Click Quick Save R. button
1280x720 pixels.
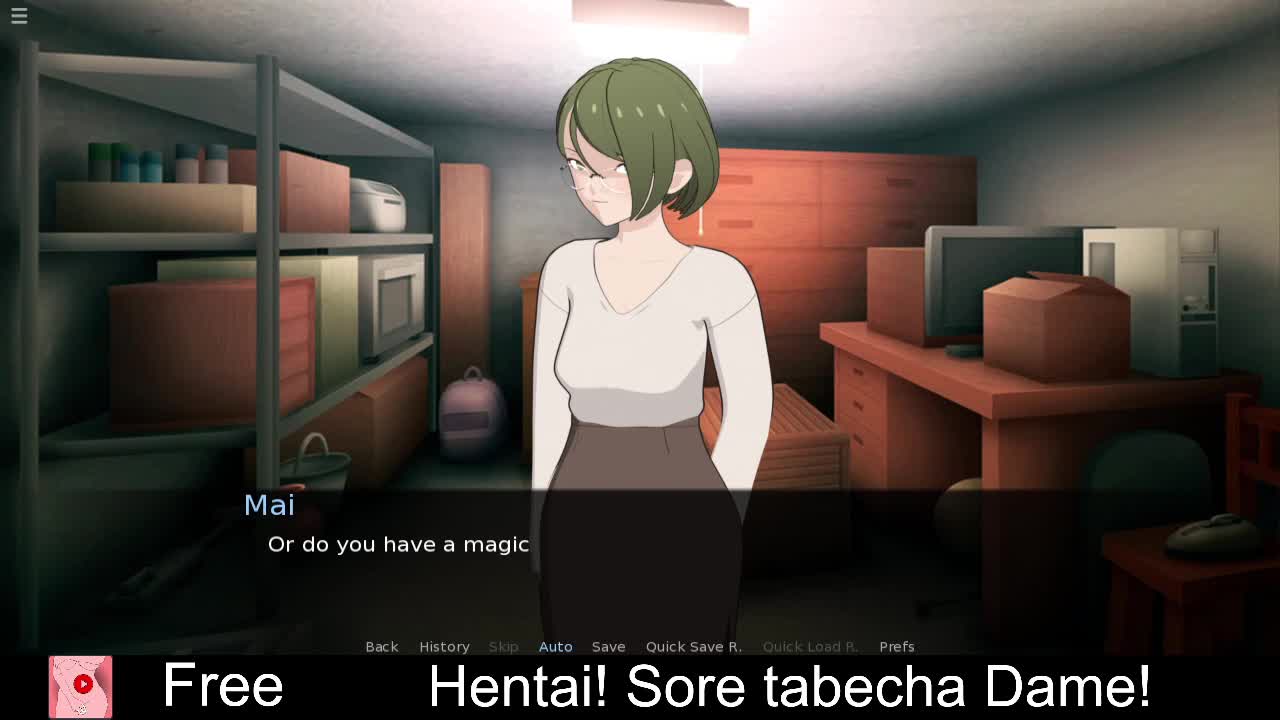click(693, 647)
